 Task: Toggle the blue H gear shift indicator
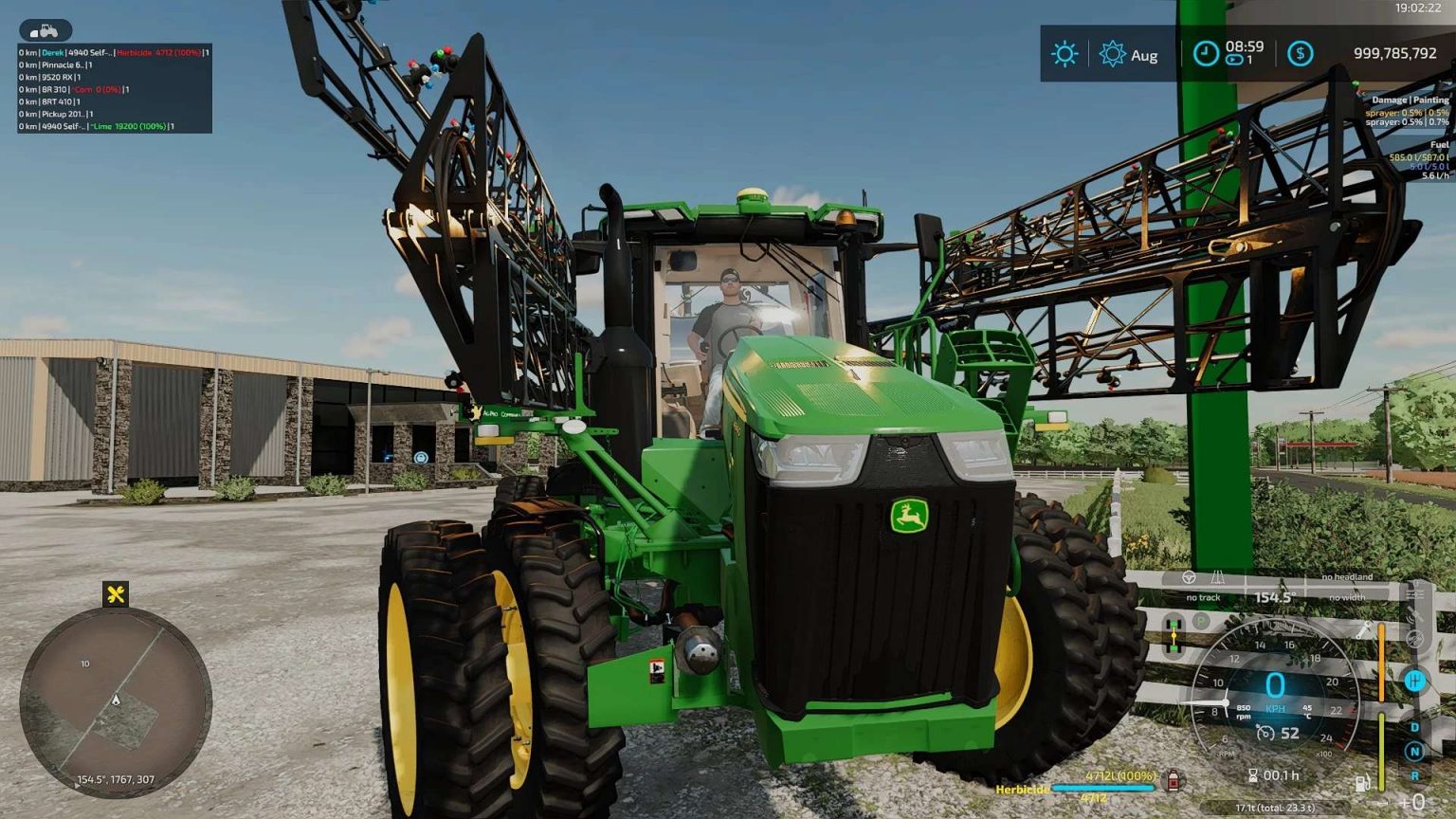coord(1415,681)
